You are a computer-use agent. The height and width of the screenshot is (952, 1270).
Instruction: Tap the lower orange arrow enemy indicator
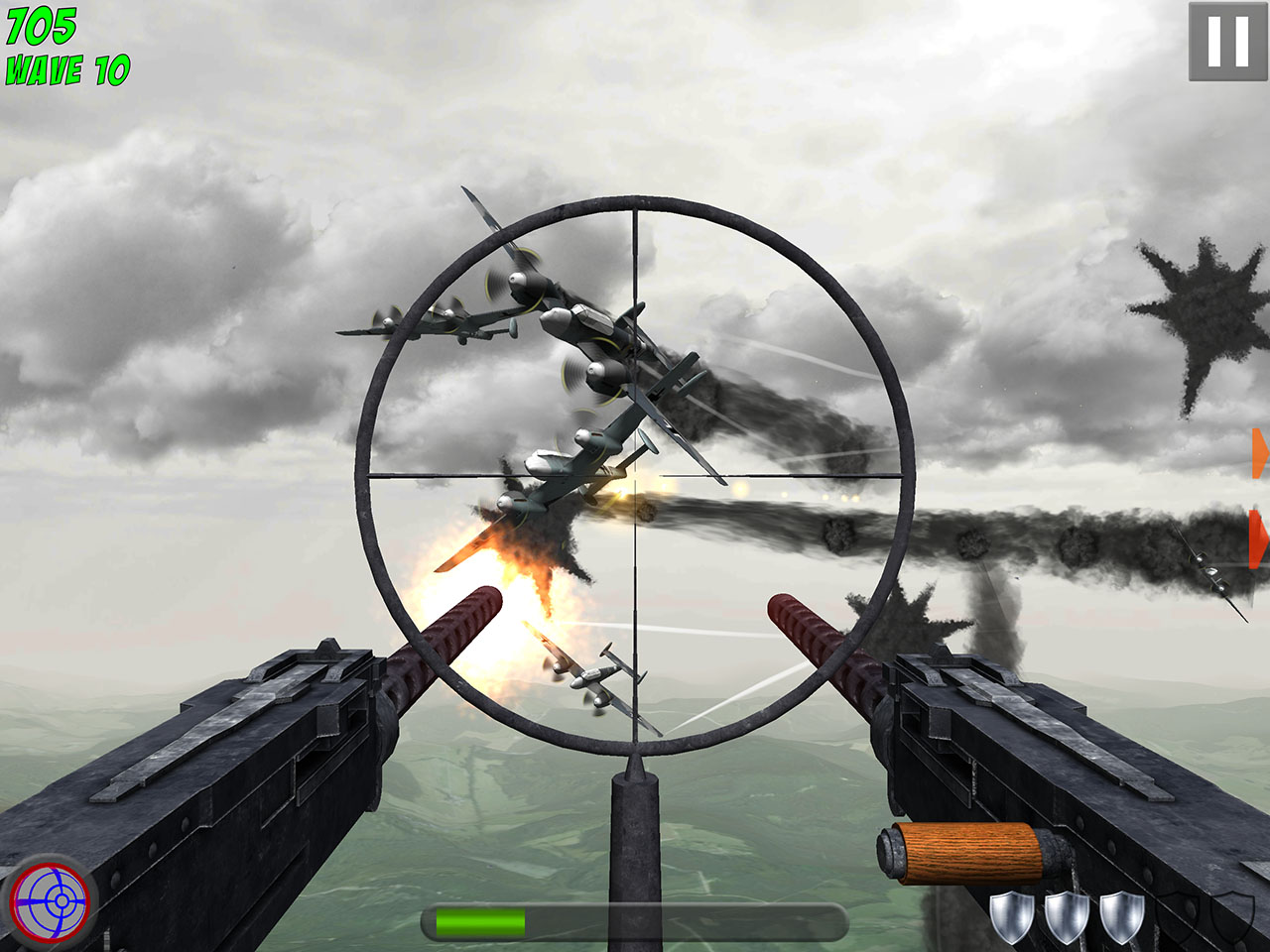1258,540
